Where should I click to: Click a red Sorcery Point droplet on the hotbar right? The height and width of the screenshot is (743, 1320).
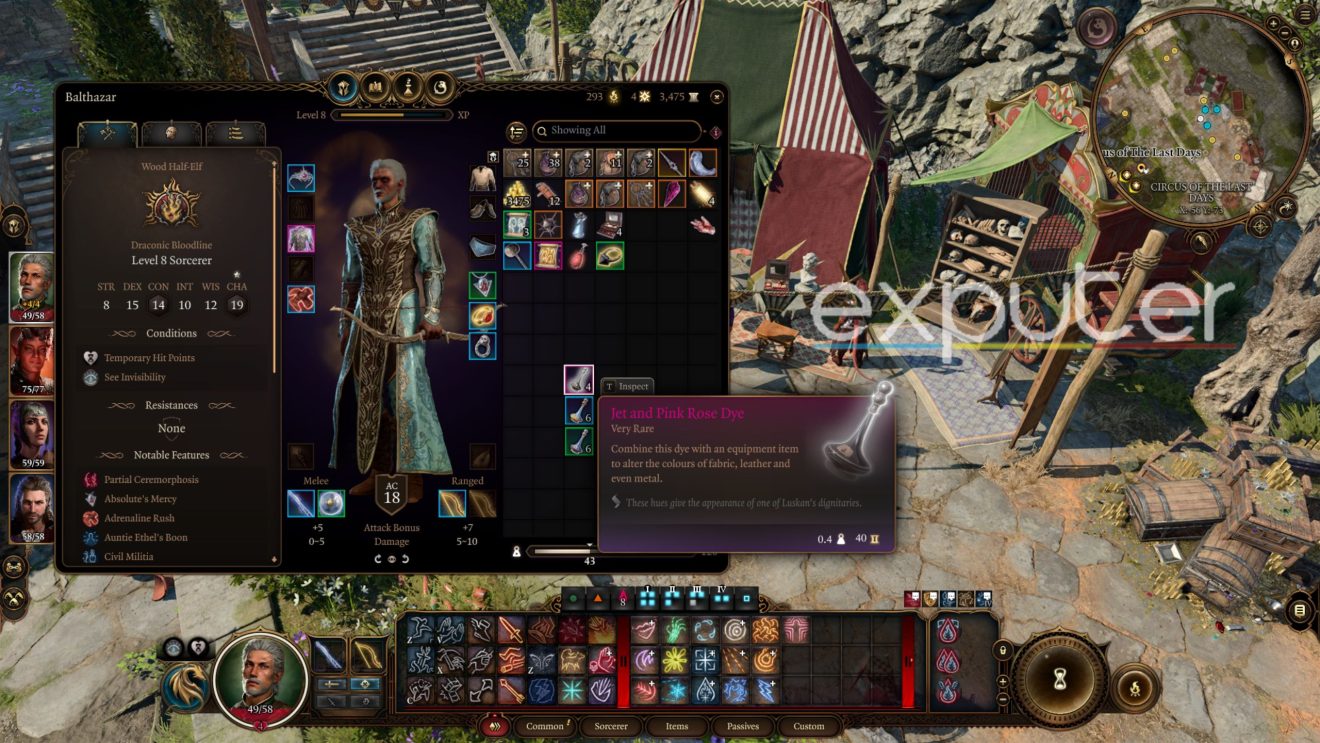[947, 626]
